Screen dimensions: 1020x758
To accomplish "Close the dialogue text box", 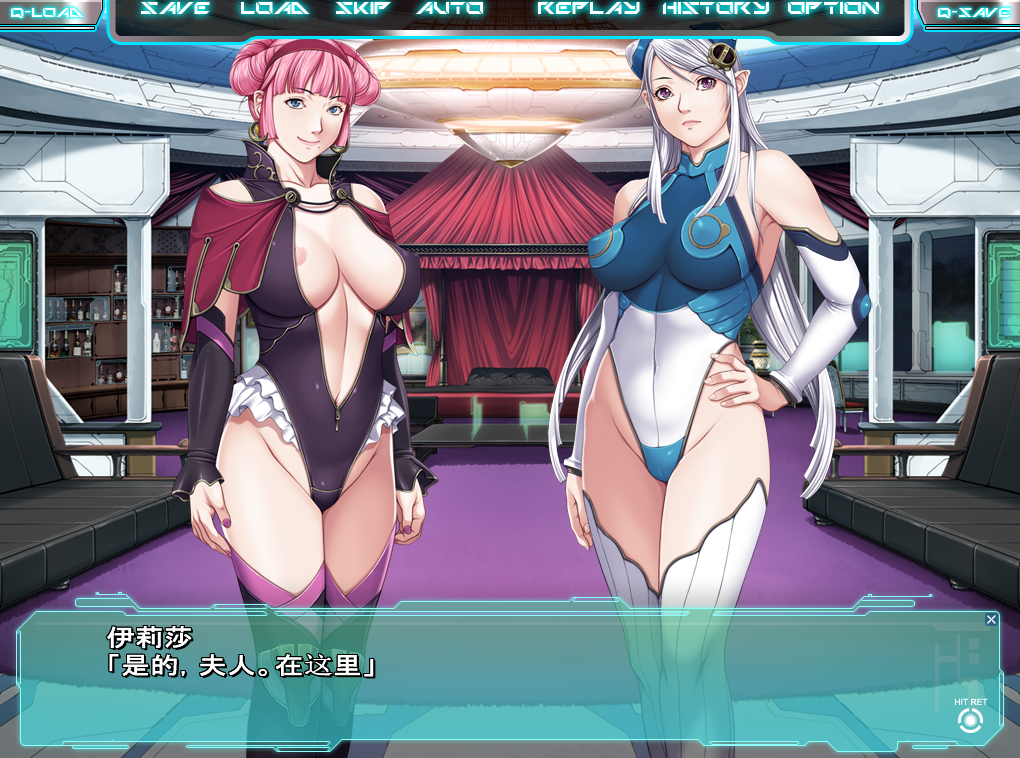I will 991,620.
